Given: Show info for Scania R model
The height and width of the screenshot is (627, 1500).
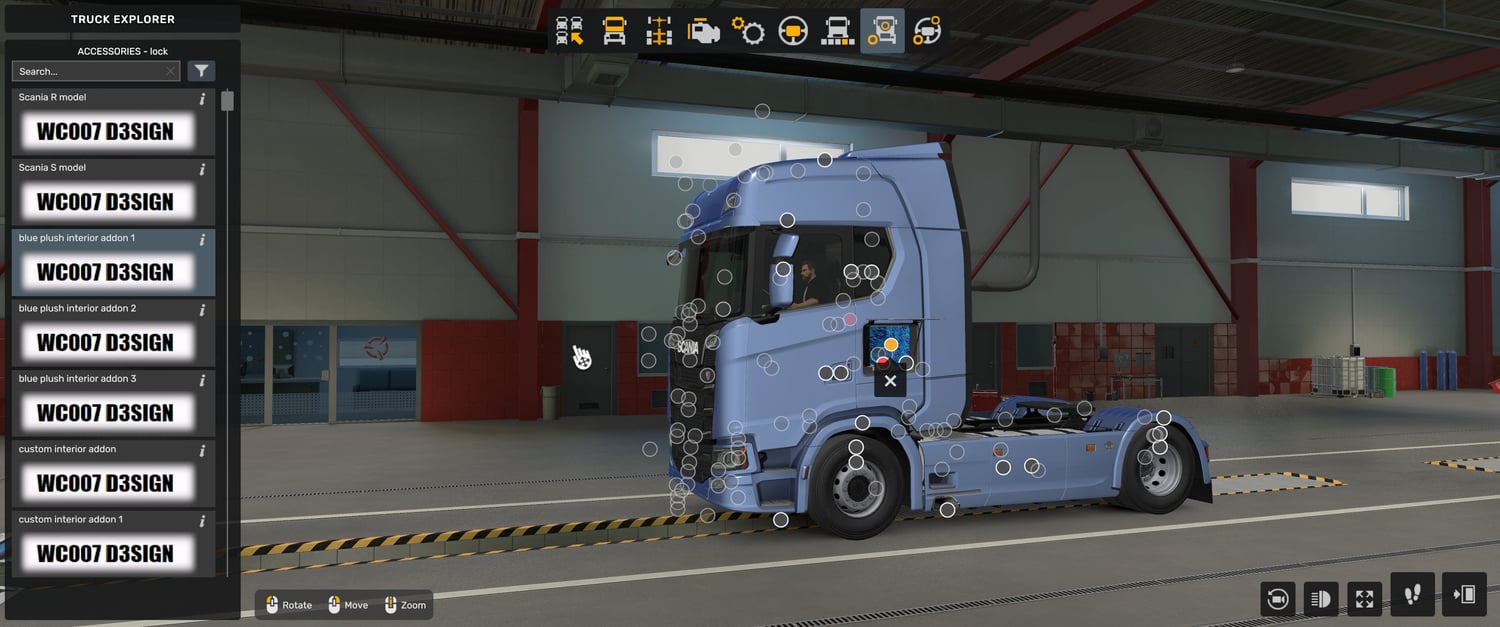Looking at the screenshot, I should point(202,98).
